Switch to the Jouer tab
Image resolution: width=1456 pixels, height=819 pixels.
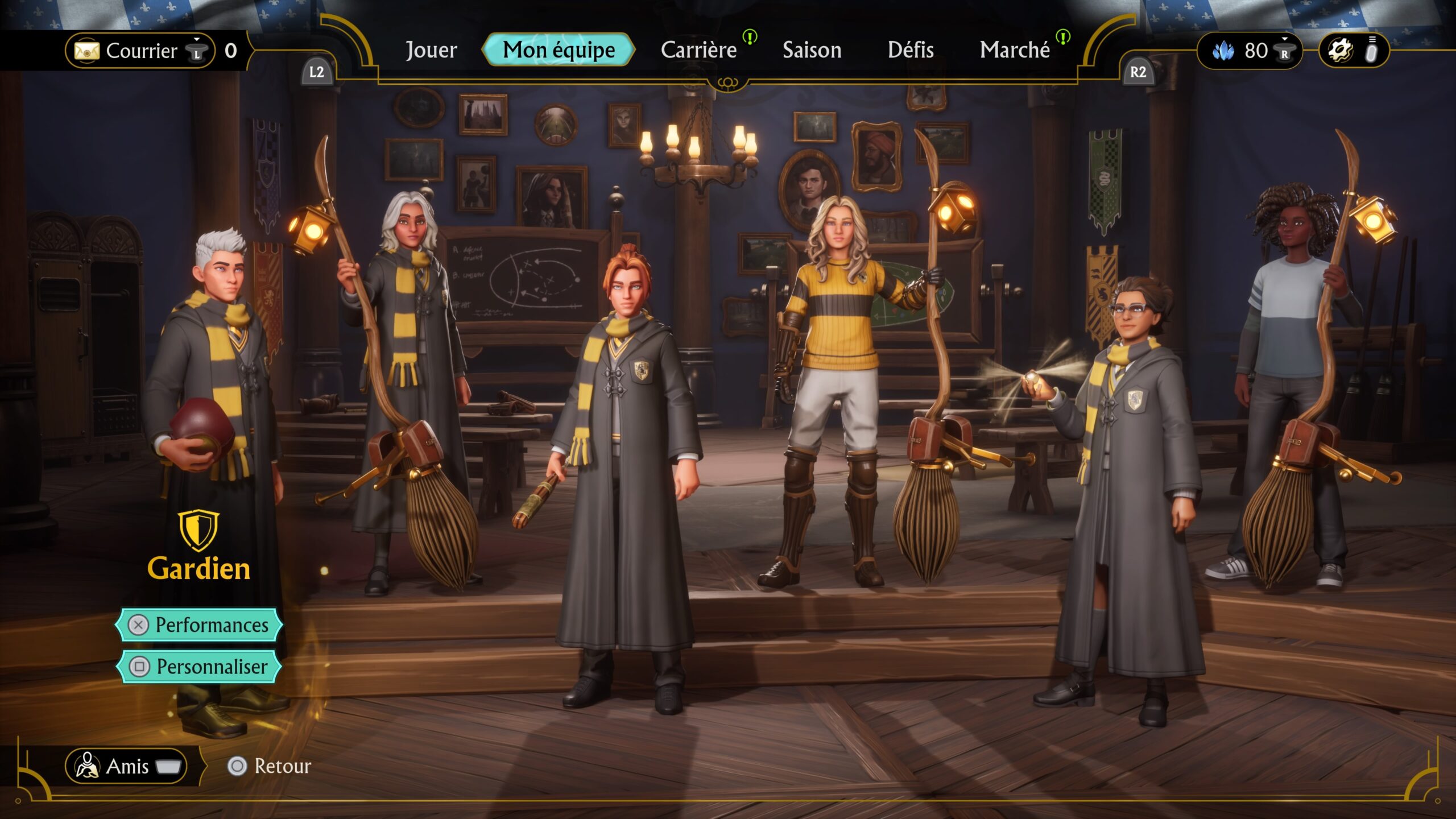431,50
